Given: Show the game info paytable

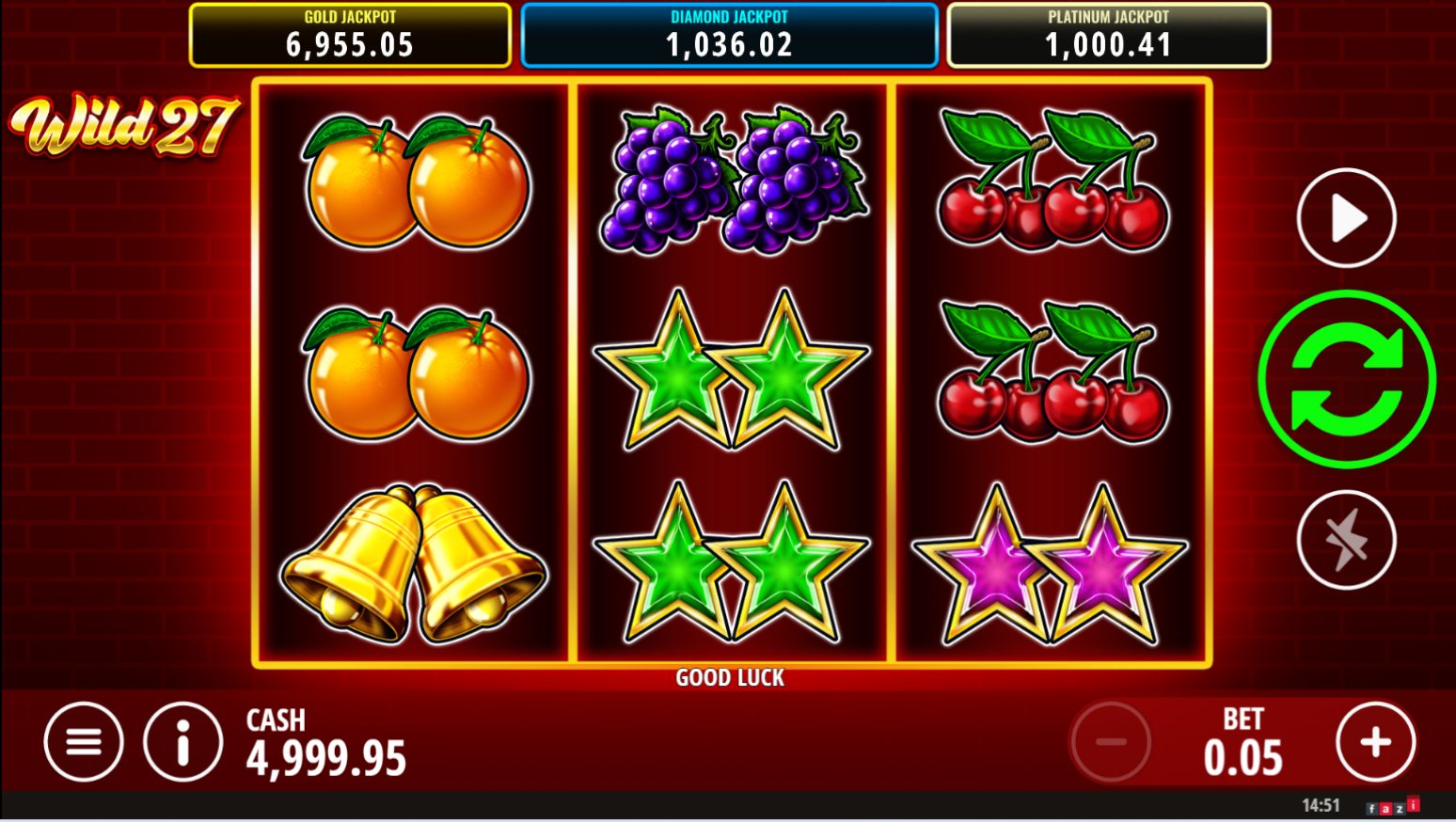Looking at the screenshot, I should pos(182,742).
